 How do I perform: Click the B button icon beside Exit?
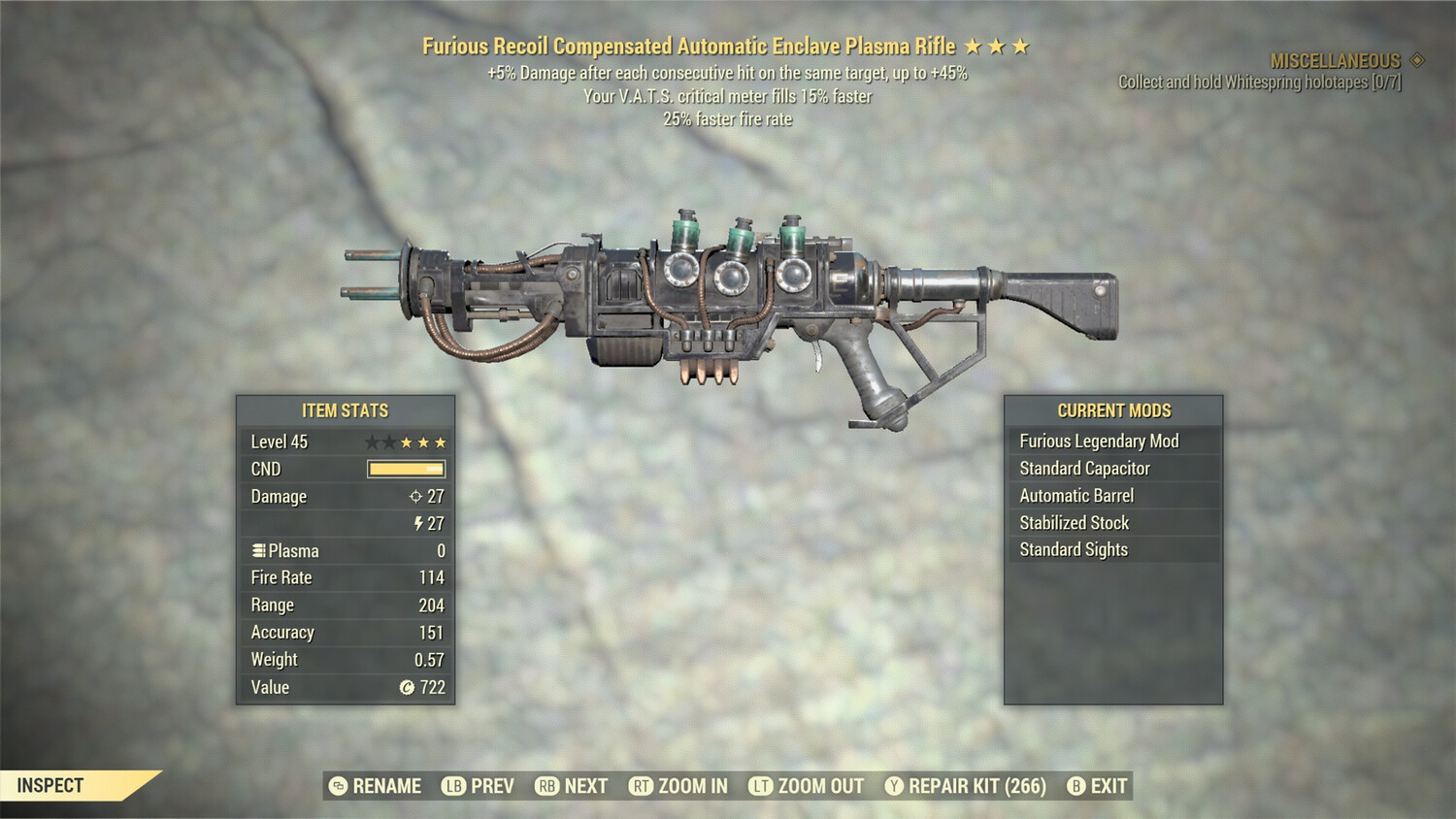click(x=1075, y=786)
